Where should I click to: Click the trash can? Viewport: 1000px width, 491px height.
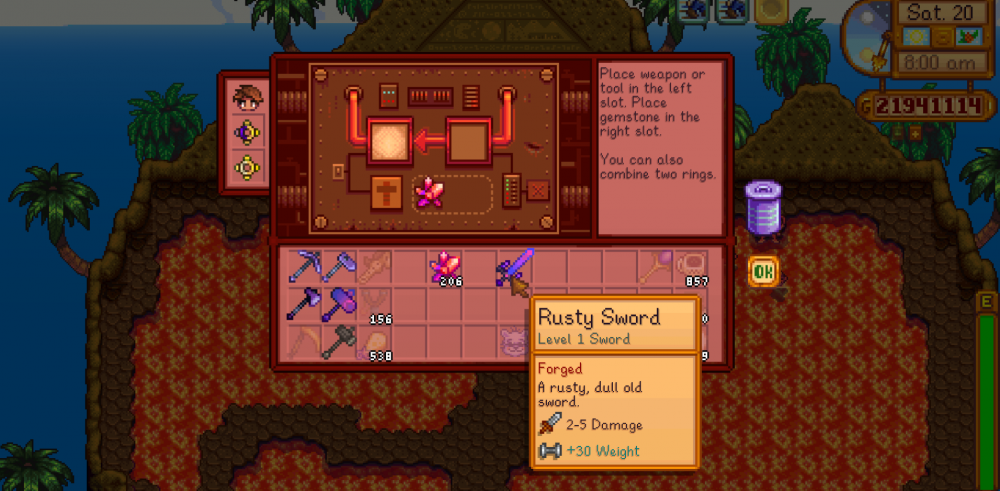tap(764, 208)
